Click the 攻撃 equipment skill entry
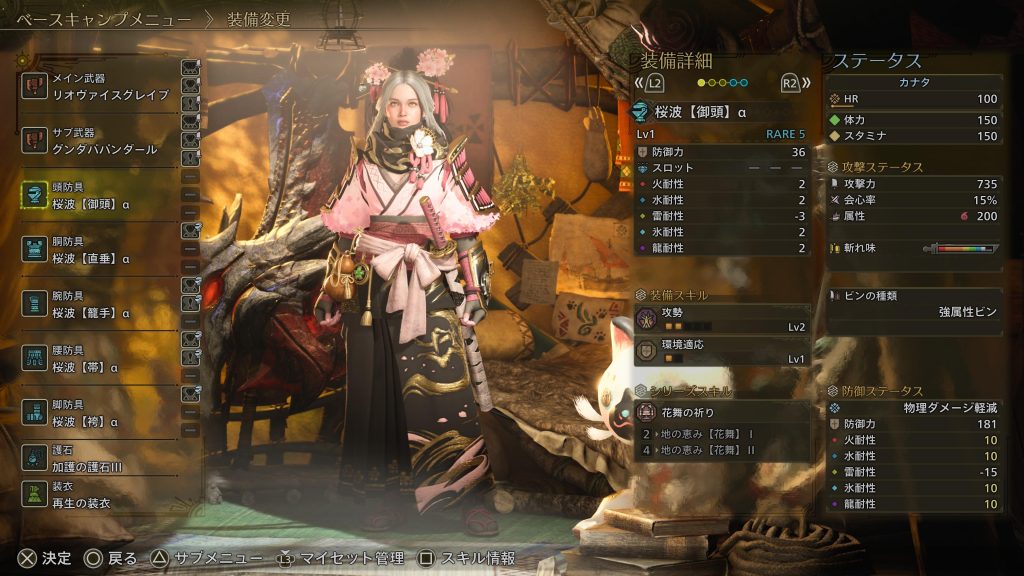 point(722,319)
